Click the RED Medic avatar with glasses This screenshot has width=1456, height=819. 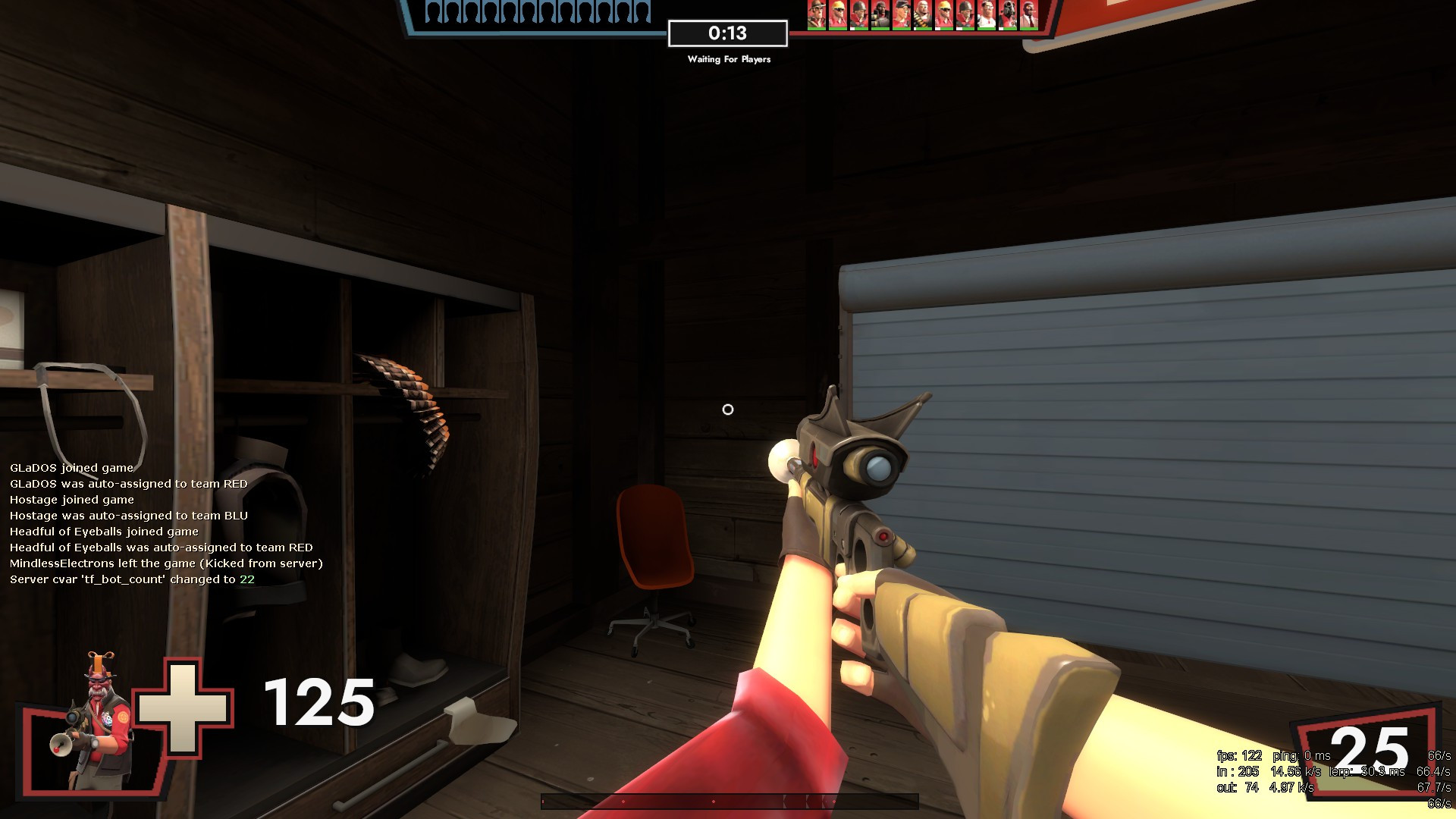point(984,11)
